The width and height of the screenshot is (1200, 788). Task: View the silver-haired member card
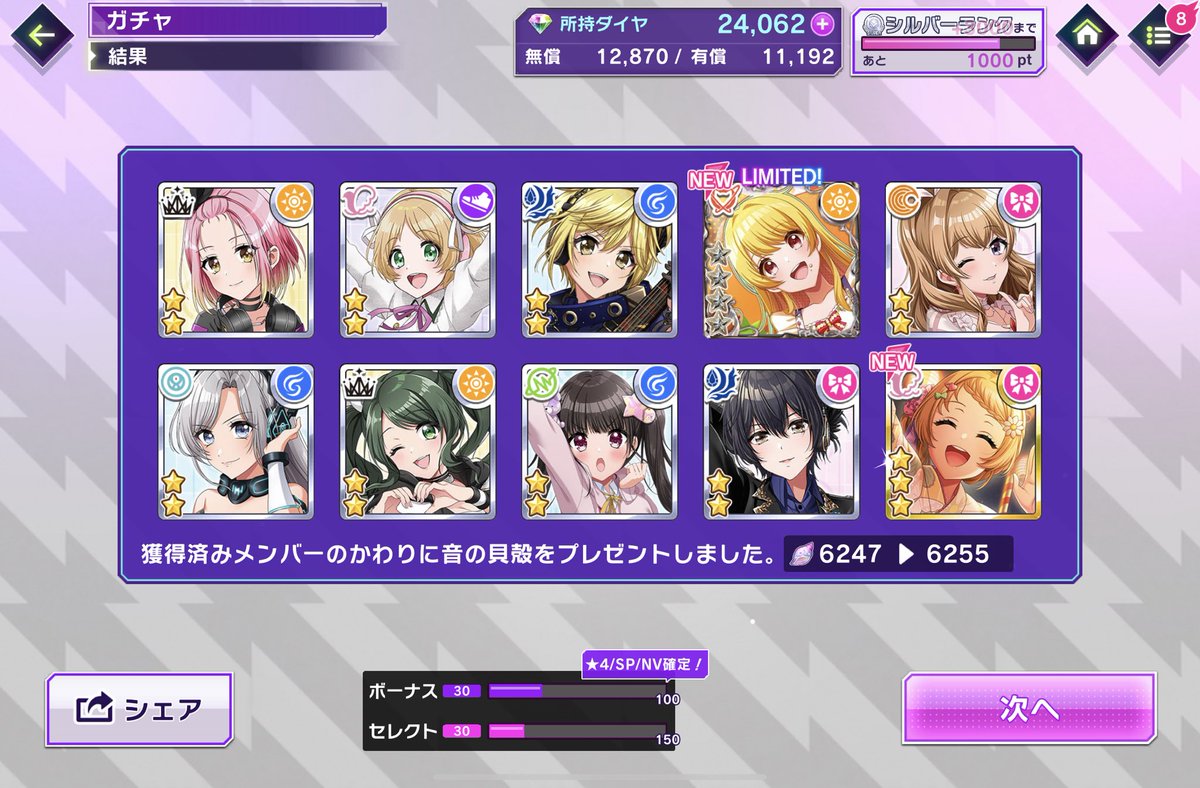point(236,441)
